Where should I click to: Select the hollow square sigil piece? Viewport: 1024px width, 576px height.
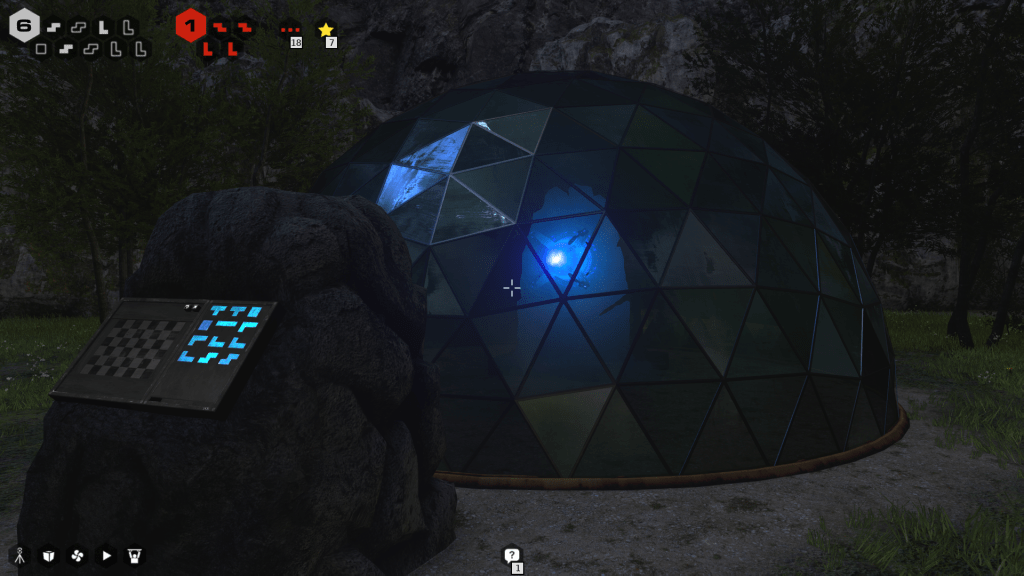coord(41,48)
